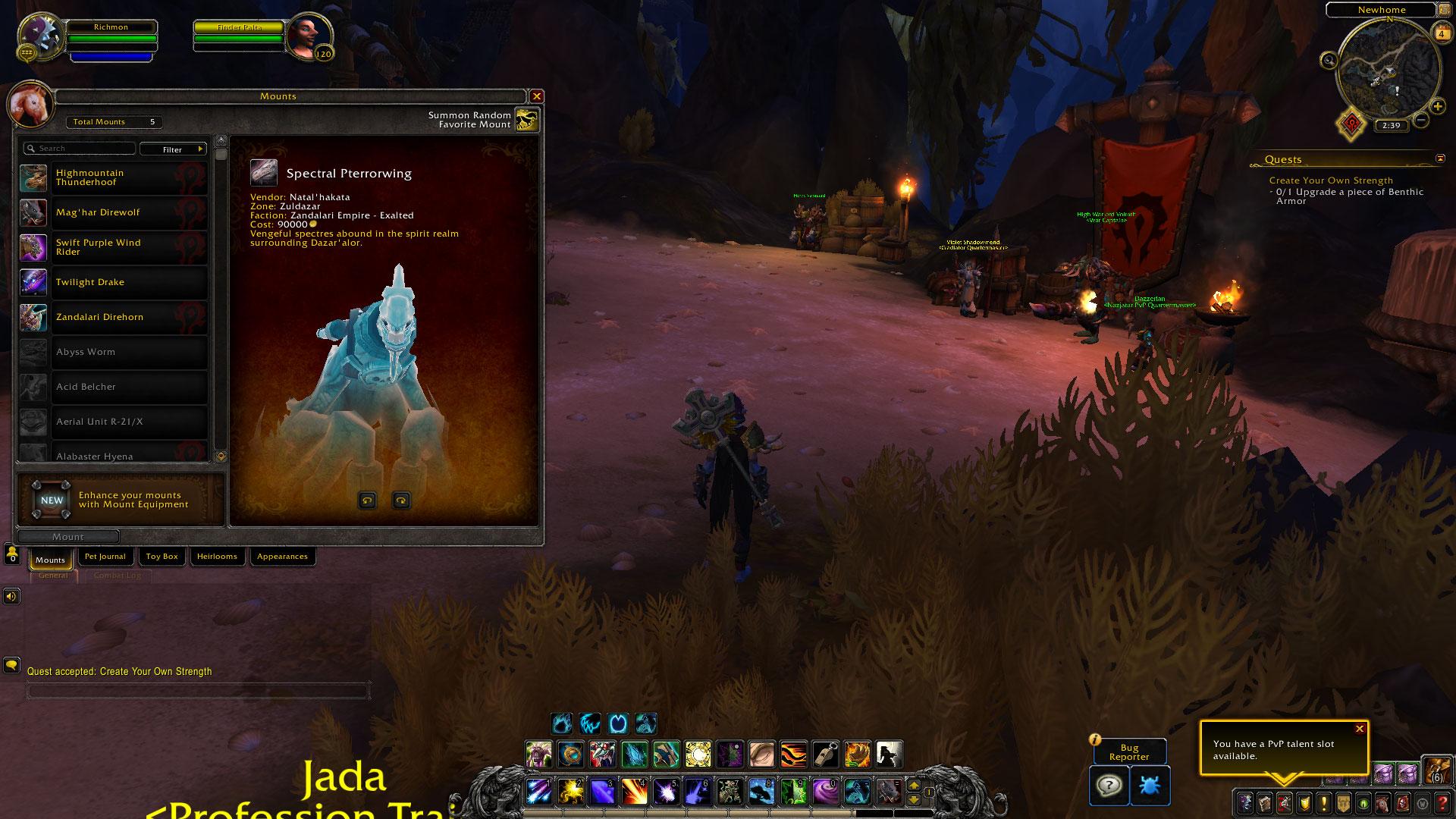Open the mount Filter dropdown
The height and width of the screenshot is (819, 1456).
[x=173, y=149]
